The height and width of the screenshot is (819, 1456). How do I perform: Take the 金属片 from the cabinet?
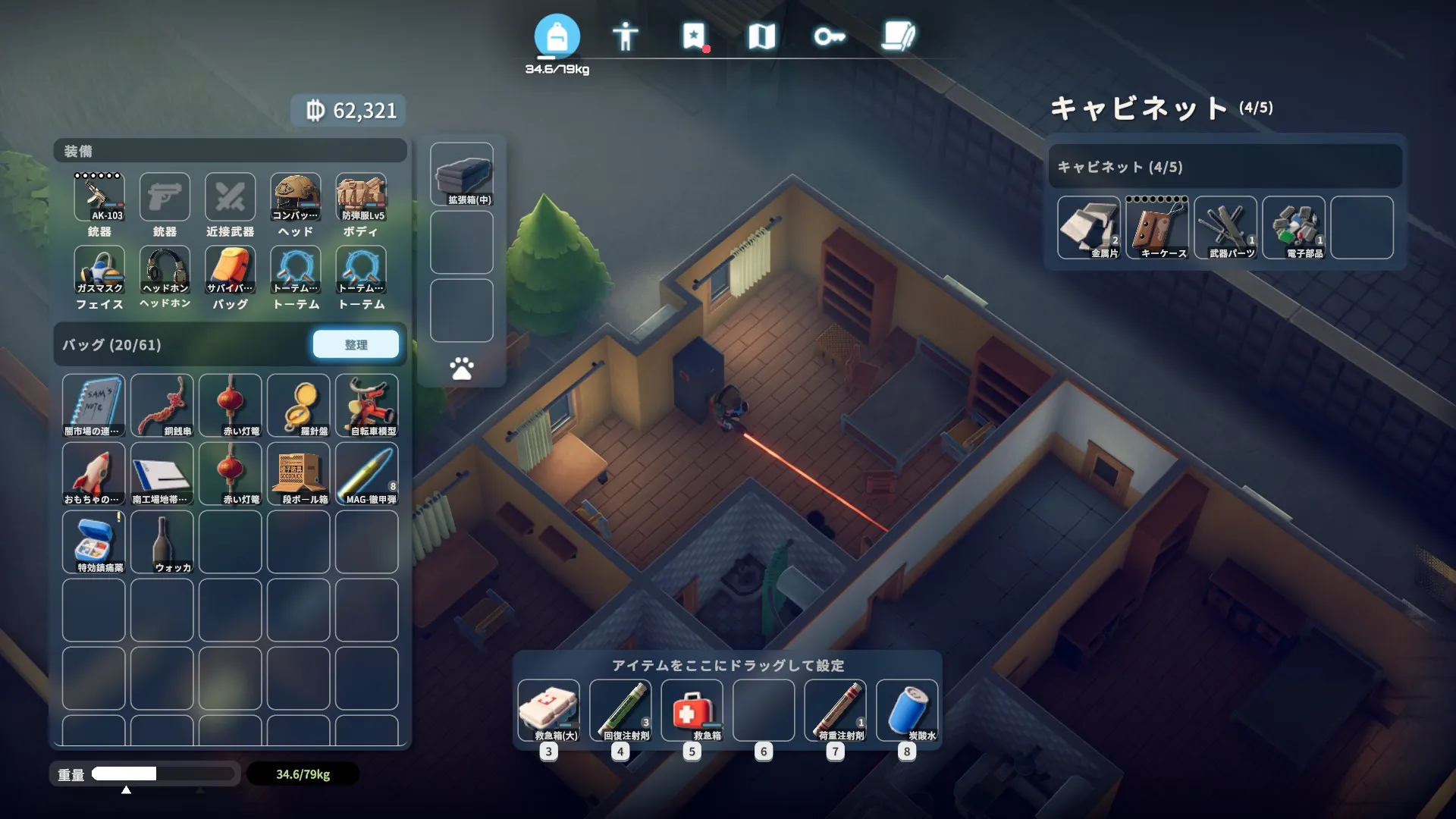[1089, 227]
